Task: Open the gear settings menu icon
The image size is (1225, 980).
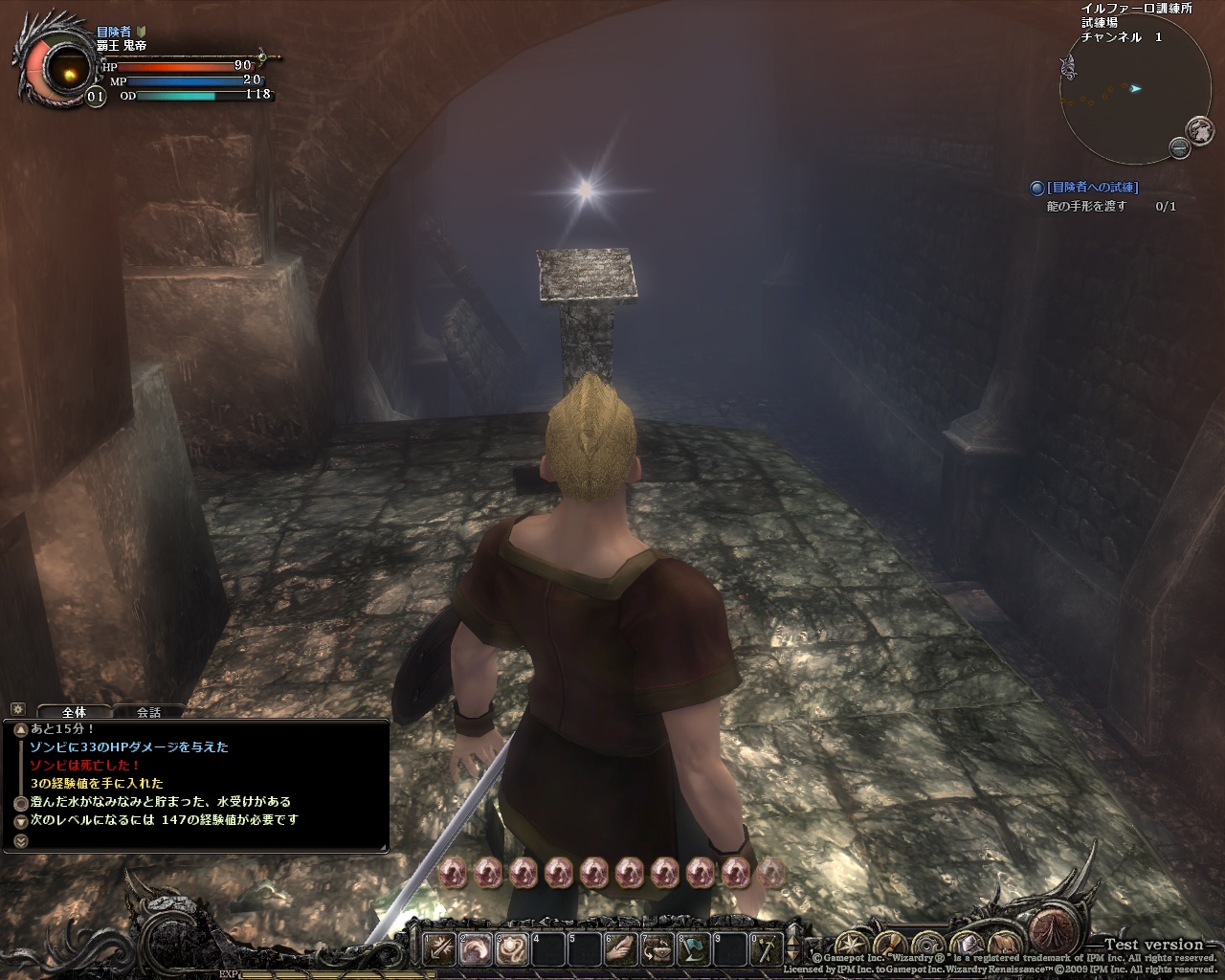Action: click(x=928, y=944)
